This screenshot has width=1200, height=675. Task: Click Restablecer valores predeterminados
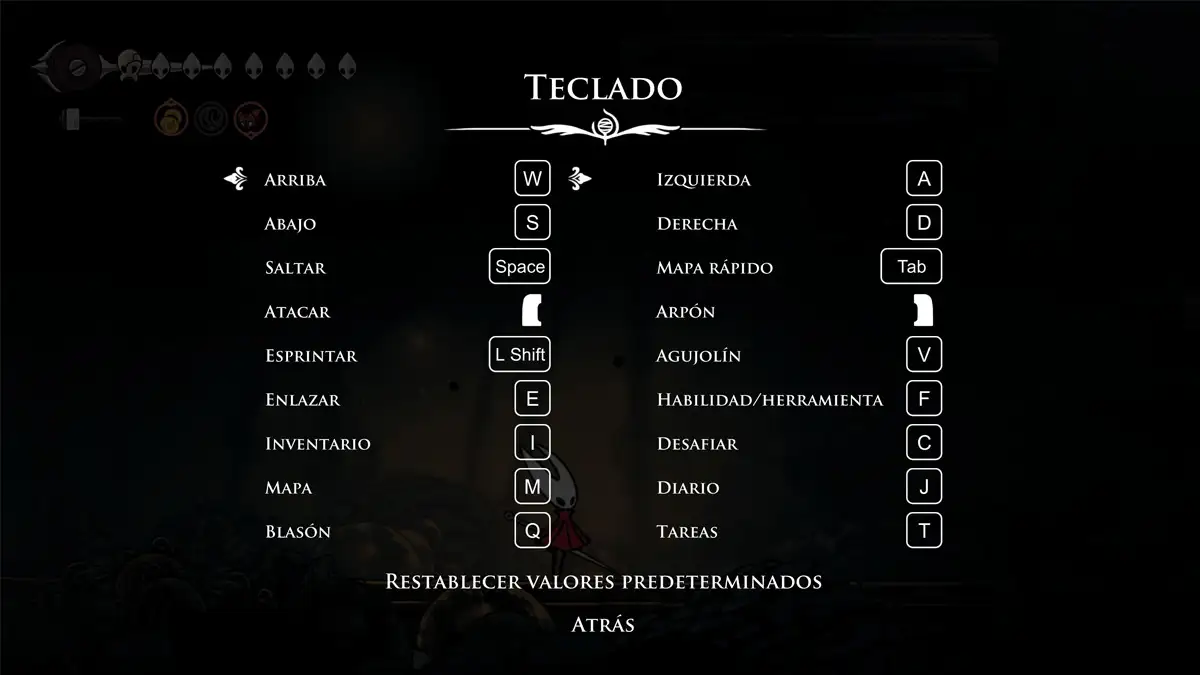[603, 581]
